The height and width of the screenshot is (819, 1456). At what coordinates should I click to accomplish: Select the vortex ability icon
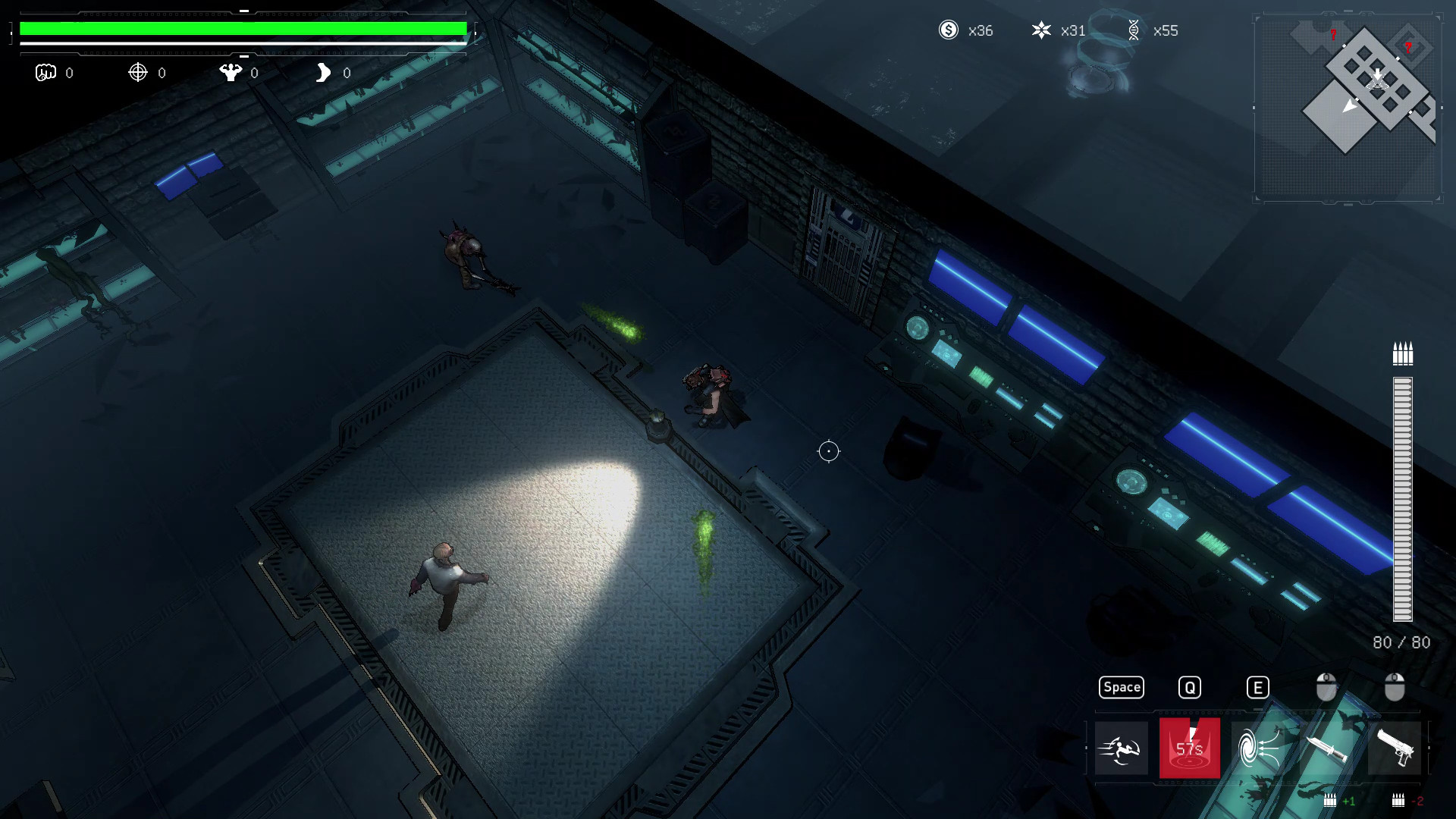pos(1258,748)
